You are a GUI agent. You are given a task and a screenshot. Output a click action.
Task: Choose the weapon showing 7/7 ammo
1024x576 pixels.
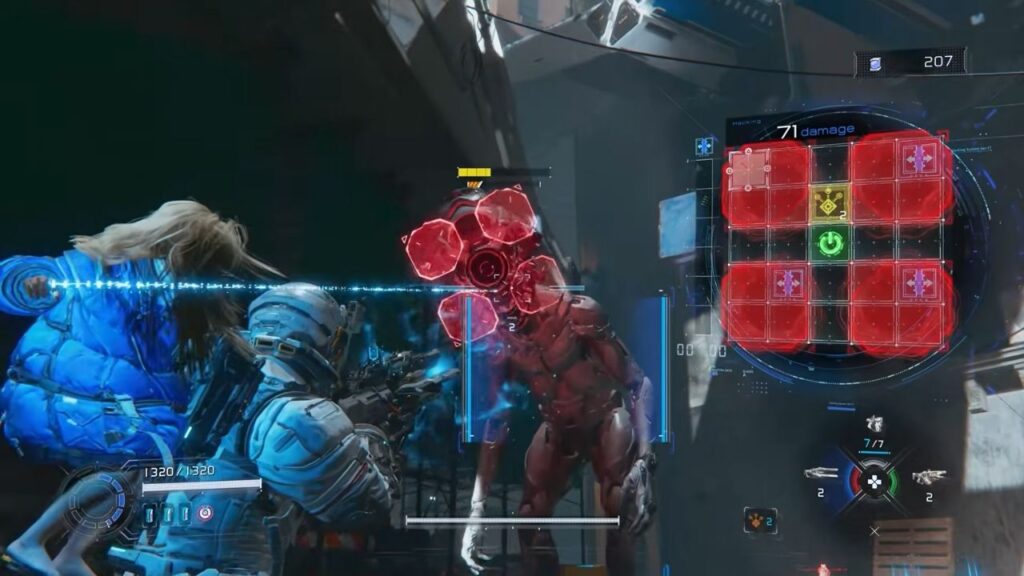click(874, 425)
